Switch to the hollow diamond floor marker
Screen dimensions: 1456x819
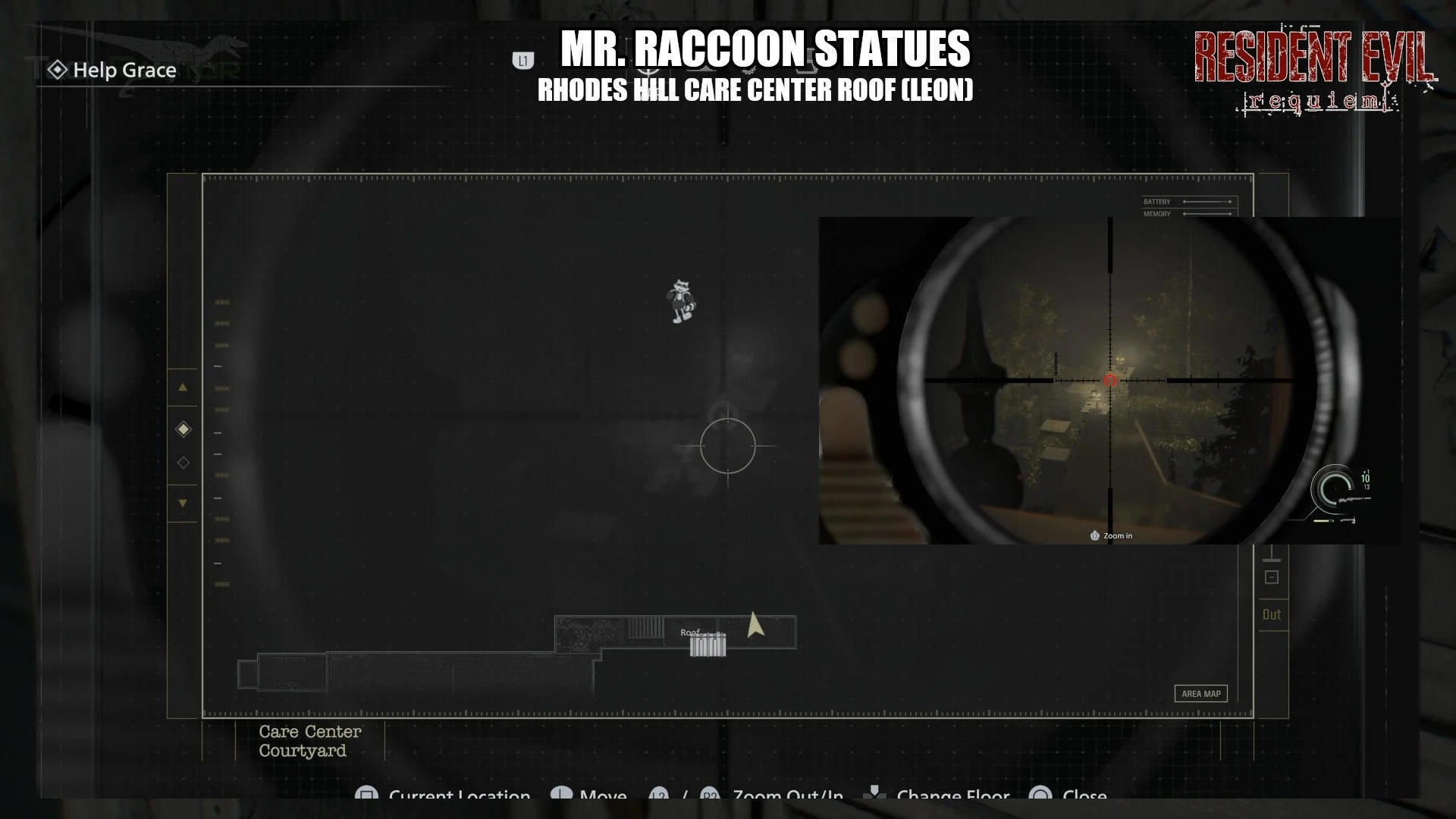(x=183, y=463)
